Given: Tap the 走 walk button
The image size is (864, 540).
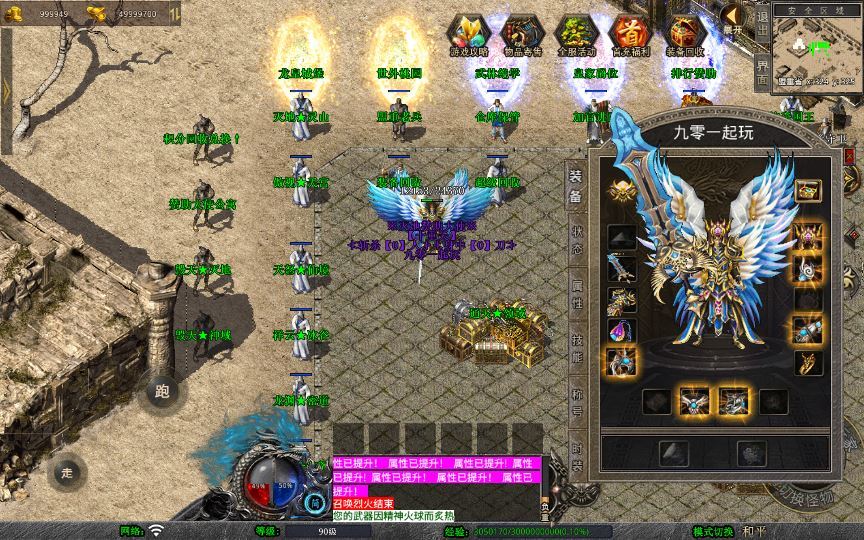Looking at the screenshot, I should [68, 471].
